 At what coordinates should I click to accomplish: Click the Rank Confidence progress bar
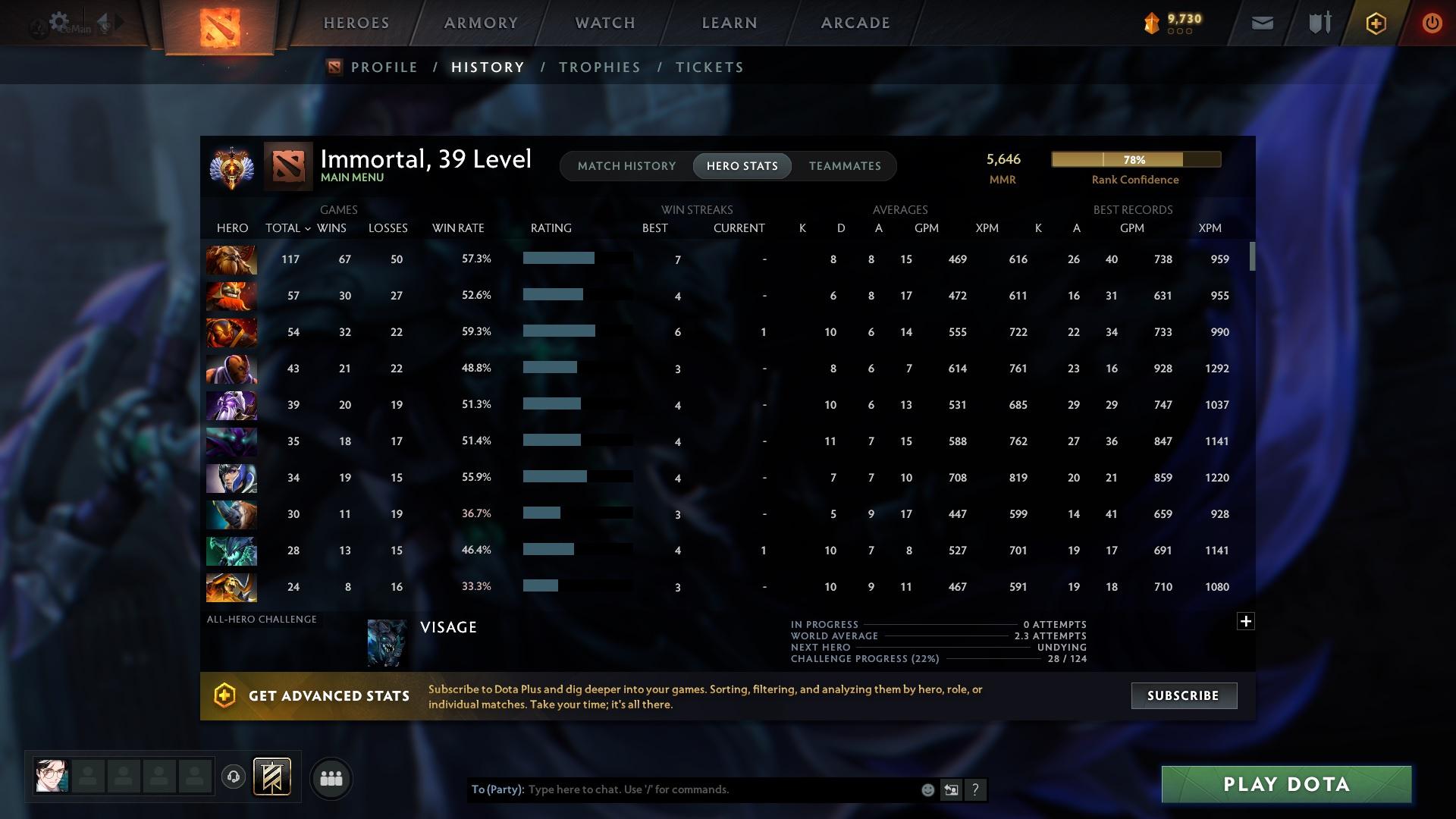[x=1135, y=159]
